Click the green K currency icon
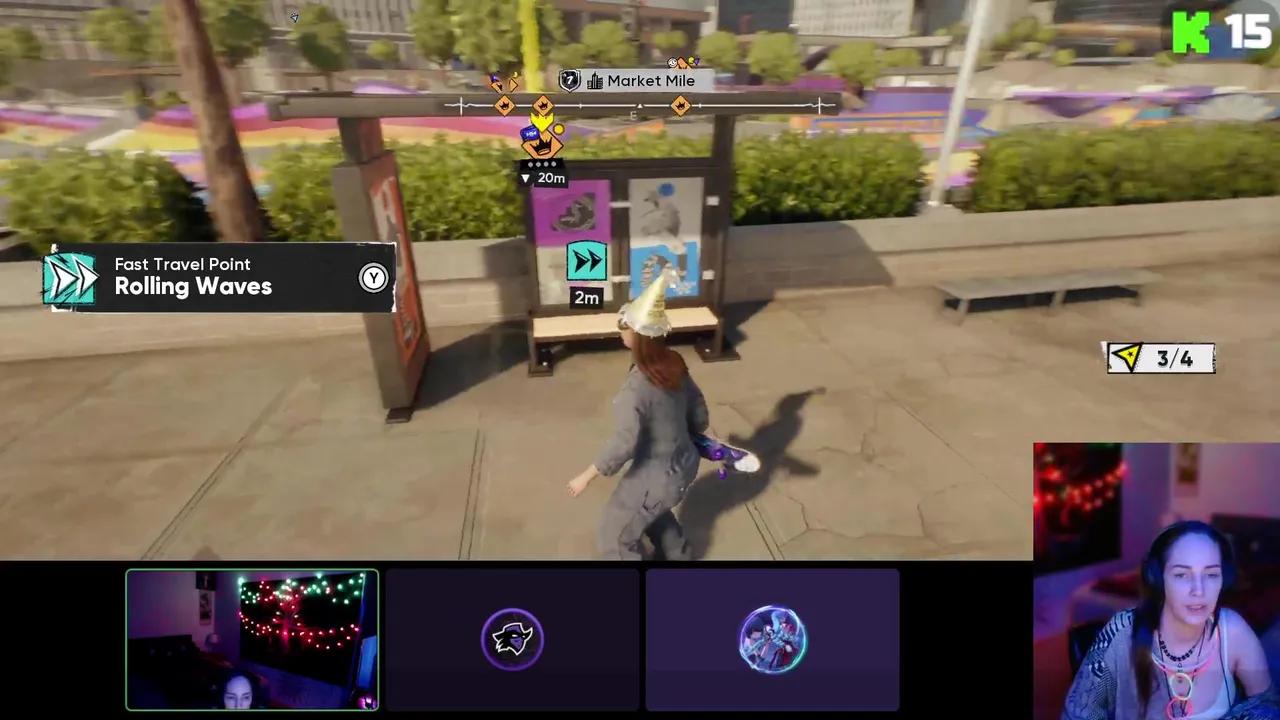 pos(1190,32)
